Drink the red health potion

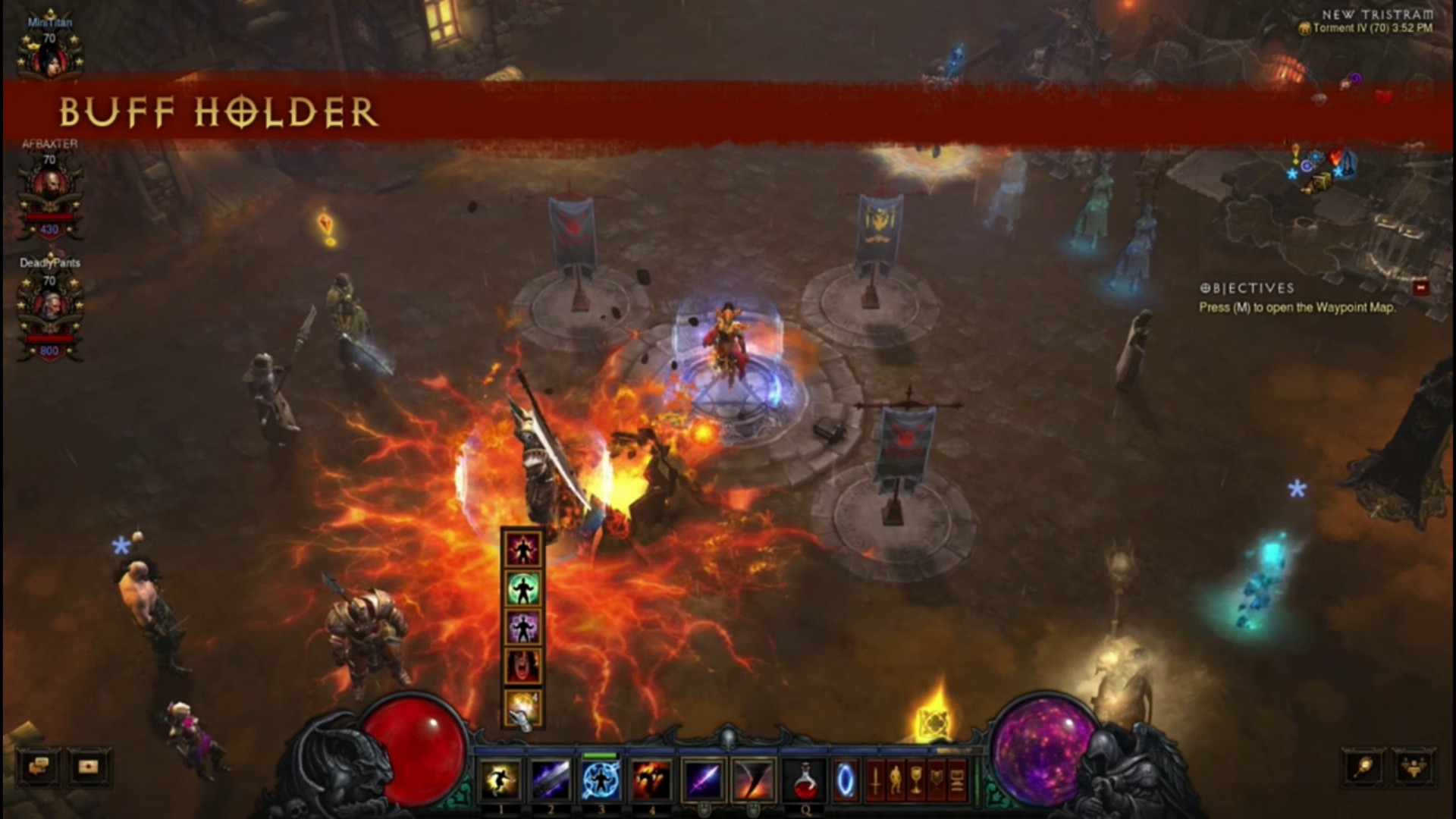click(x=805, y=780)
